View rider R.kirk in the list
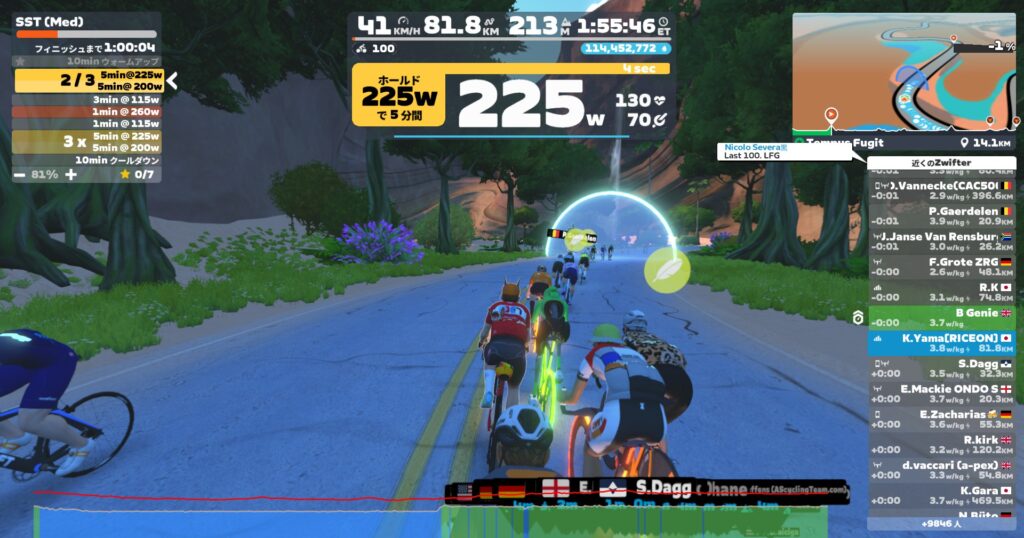The height and width of the screenshot is (538, 1024). 941,444
